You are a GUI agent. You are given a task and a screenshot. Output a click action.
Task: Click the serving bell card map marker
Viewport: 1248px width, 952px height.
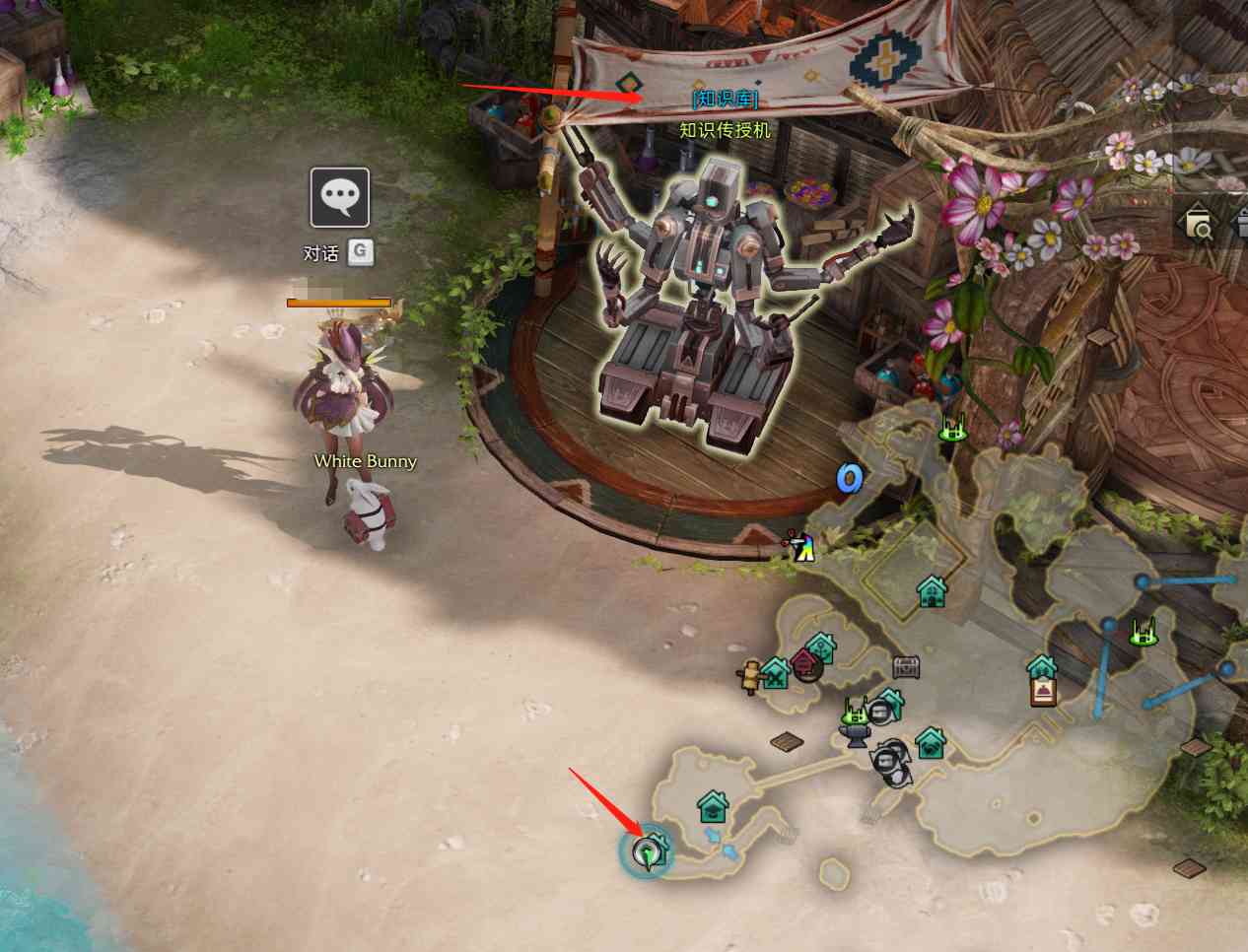click(x=1043, y=691)
